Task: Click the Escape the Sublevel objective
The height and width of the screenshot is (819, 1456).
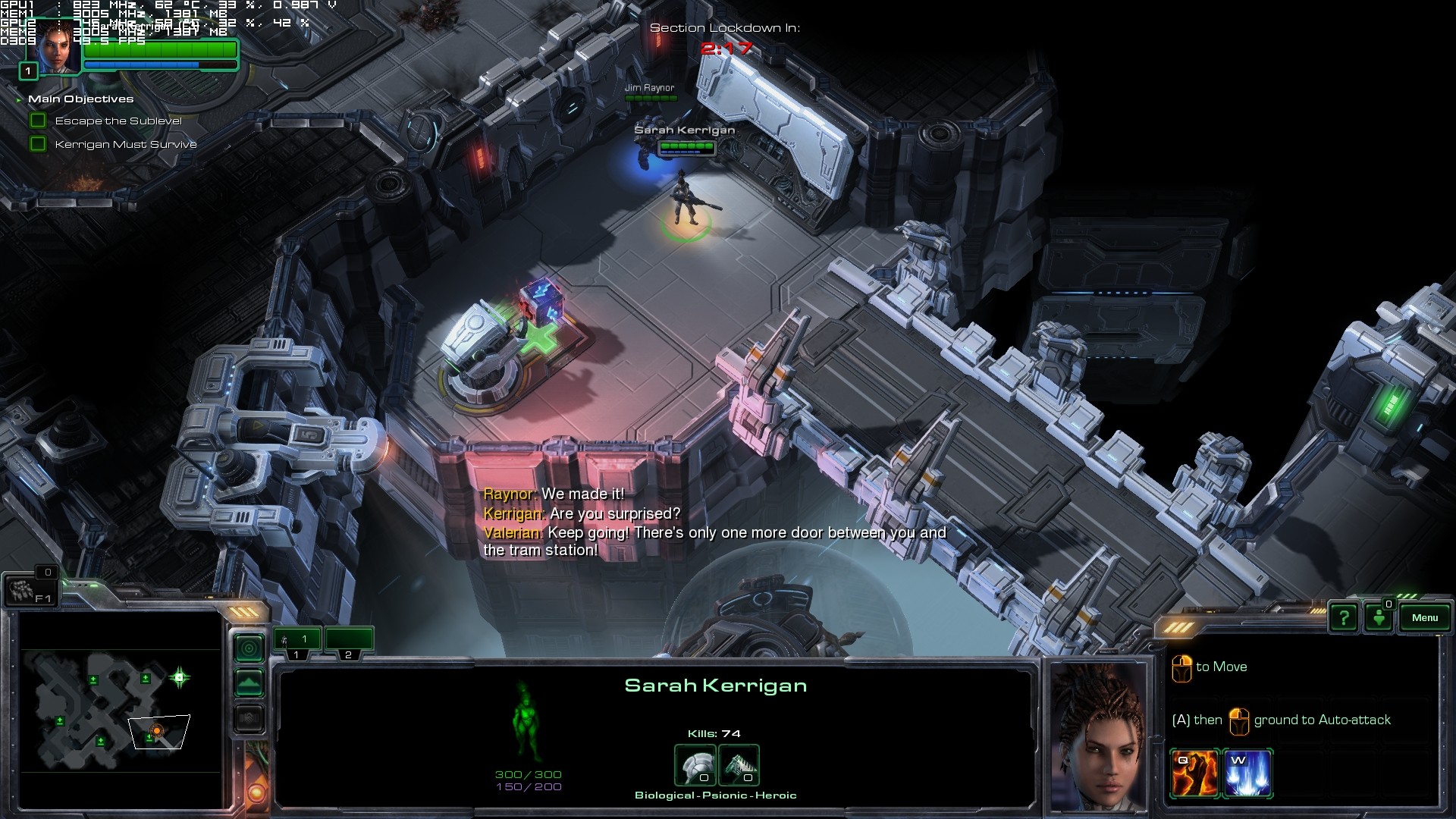Action: [x=118, y=121]
